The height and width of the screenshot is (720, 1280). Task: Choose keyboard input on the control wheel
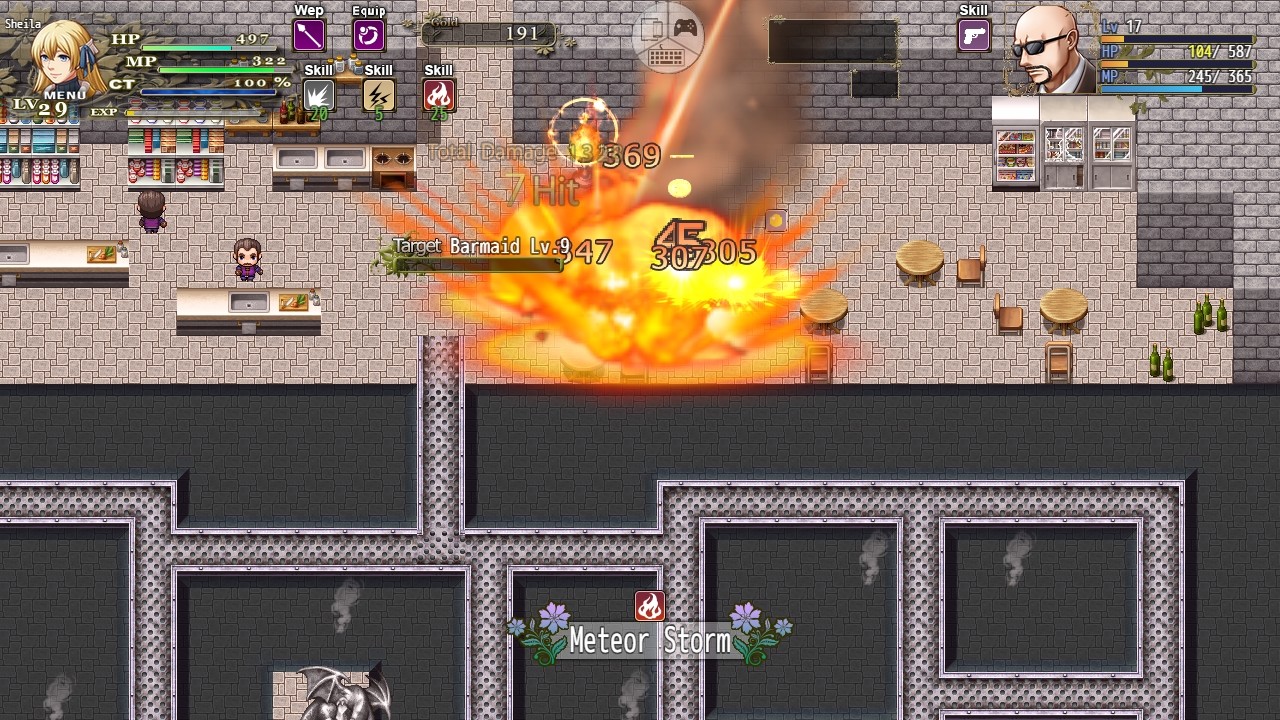click(x=667, y=58)
